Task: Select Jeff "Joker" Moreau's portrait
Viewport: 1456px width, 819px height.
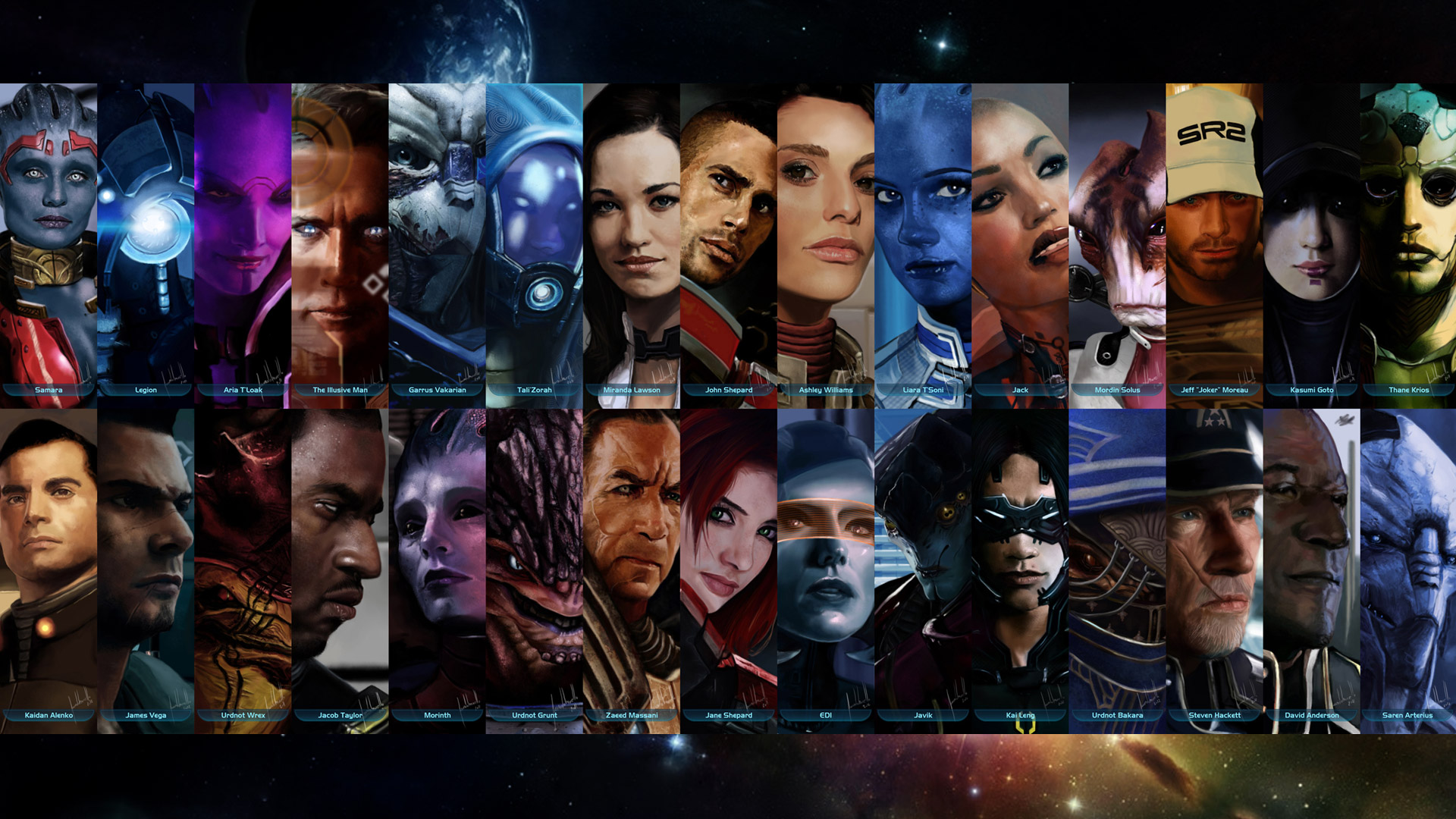Action: (x=1214, y=243)
